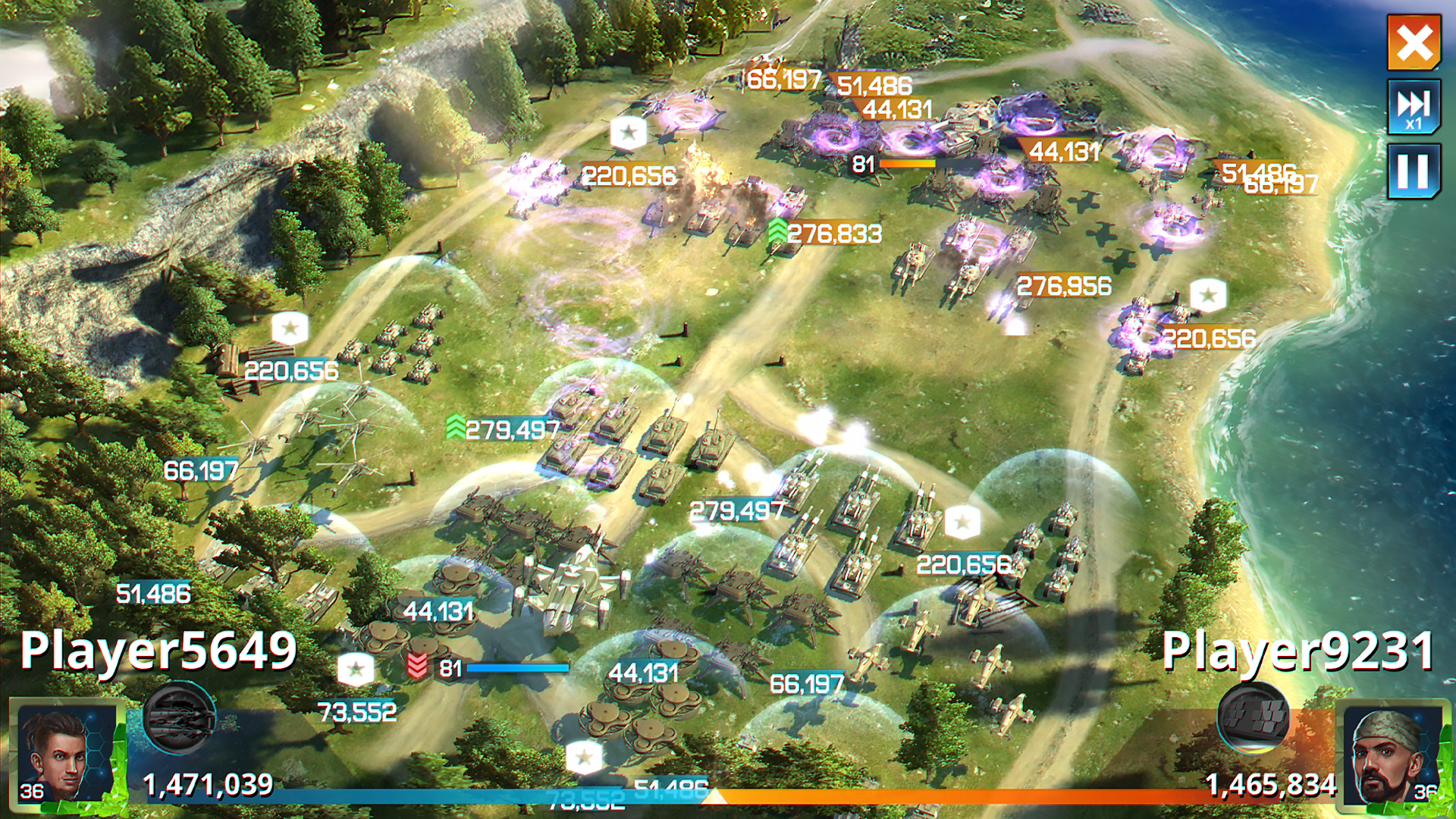Pause the battle replay

(x=1415, y=171)
